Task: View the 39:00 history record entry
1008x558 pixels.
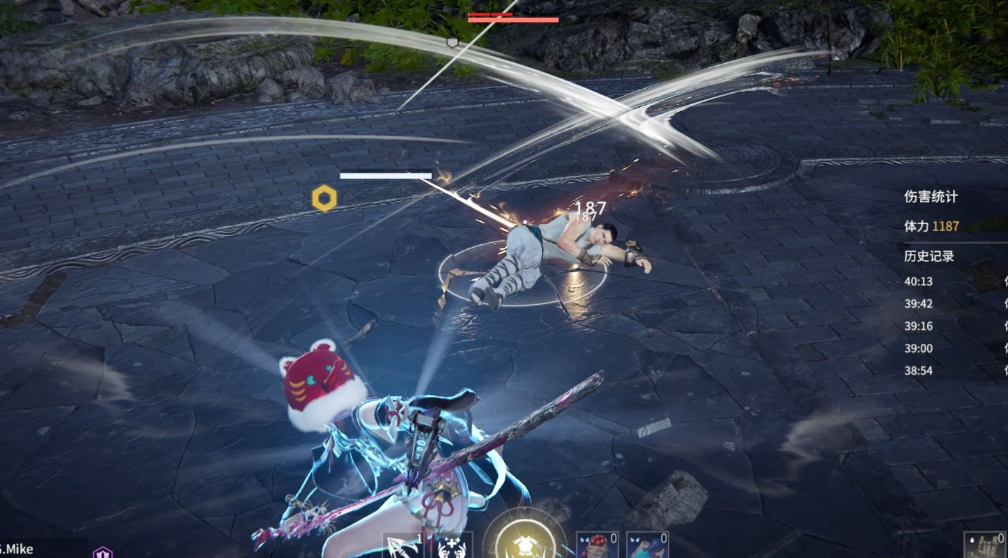Action: click(919, 348)
